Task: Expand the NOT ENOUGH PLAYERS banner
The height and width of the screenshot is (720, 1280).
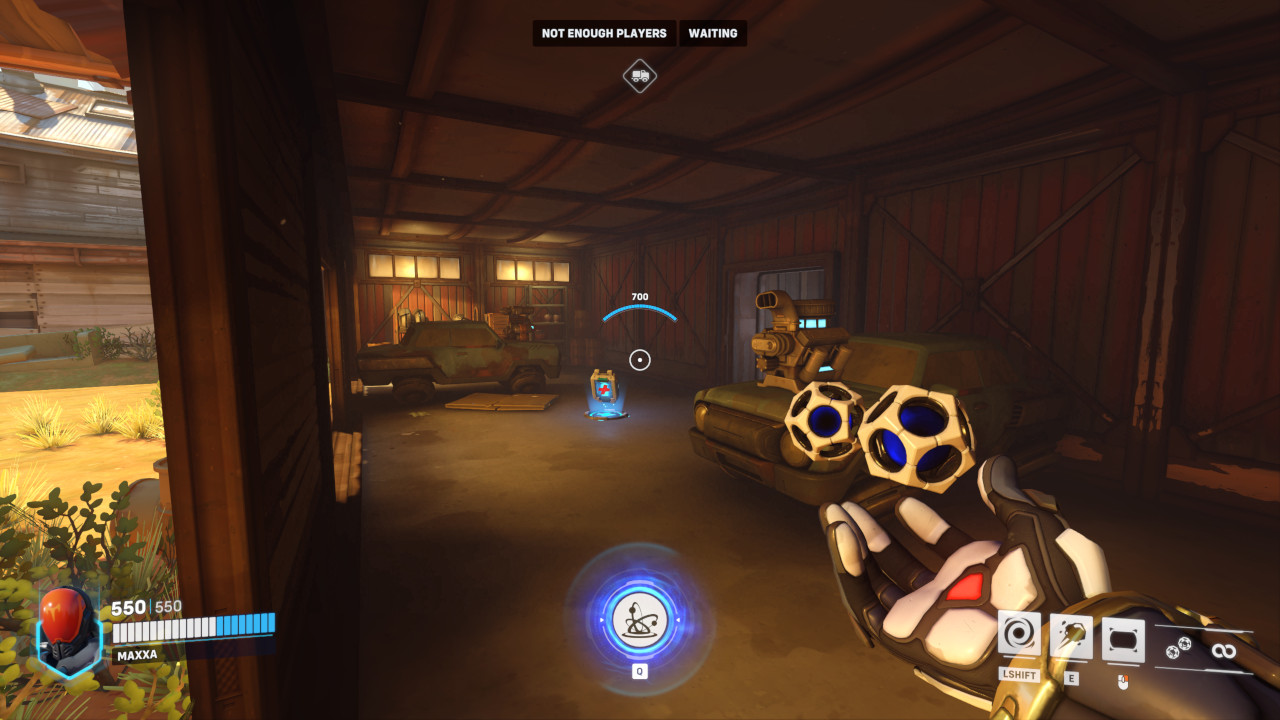Action: pyautogui.click(x=603, y=33)
